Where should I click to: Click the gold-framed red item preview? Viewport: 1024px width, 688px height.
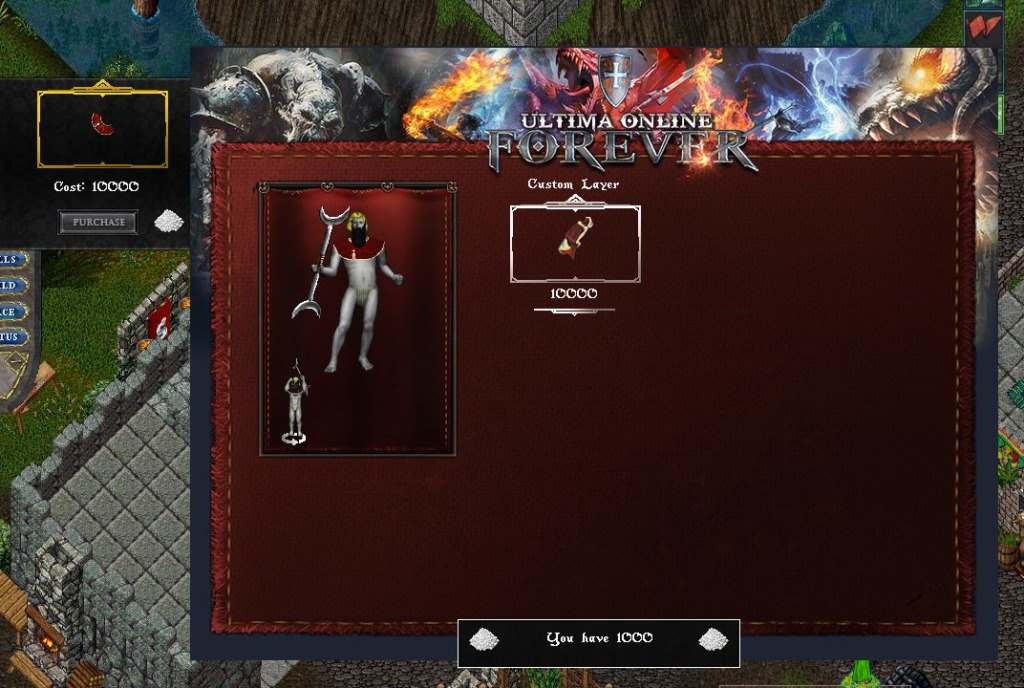click(x=102, y=128)
